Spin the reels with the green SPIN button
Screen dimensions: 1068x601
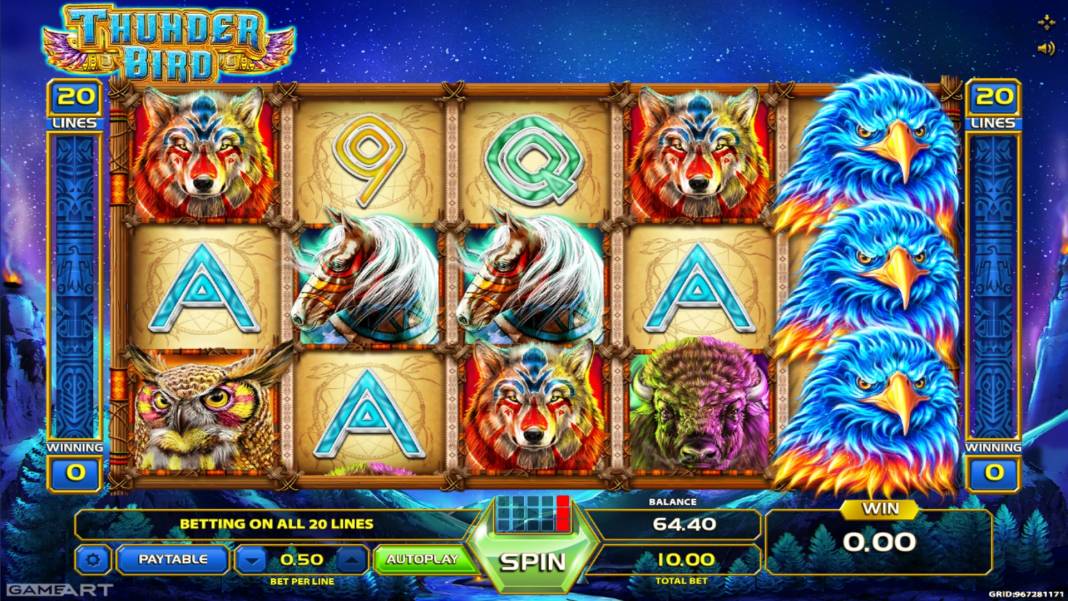(x=533, y=561)
